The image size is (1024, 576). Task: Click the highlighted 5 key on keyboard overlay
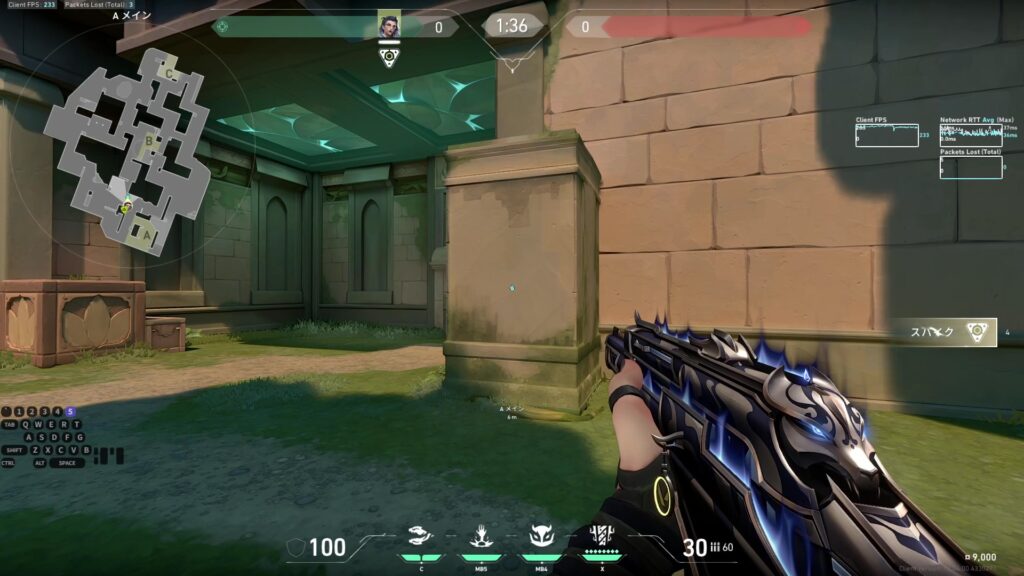(x=70, y=411)
